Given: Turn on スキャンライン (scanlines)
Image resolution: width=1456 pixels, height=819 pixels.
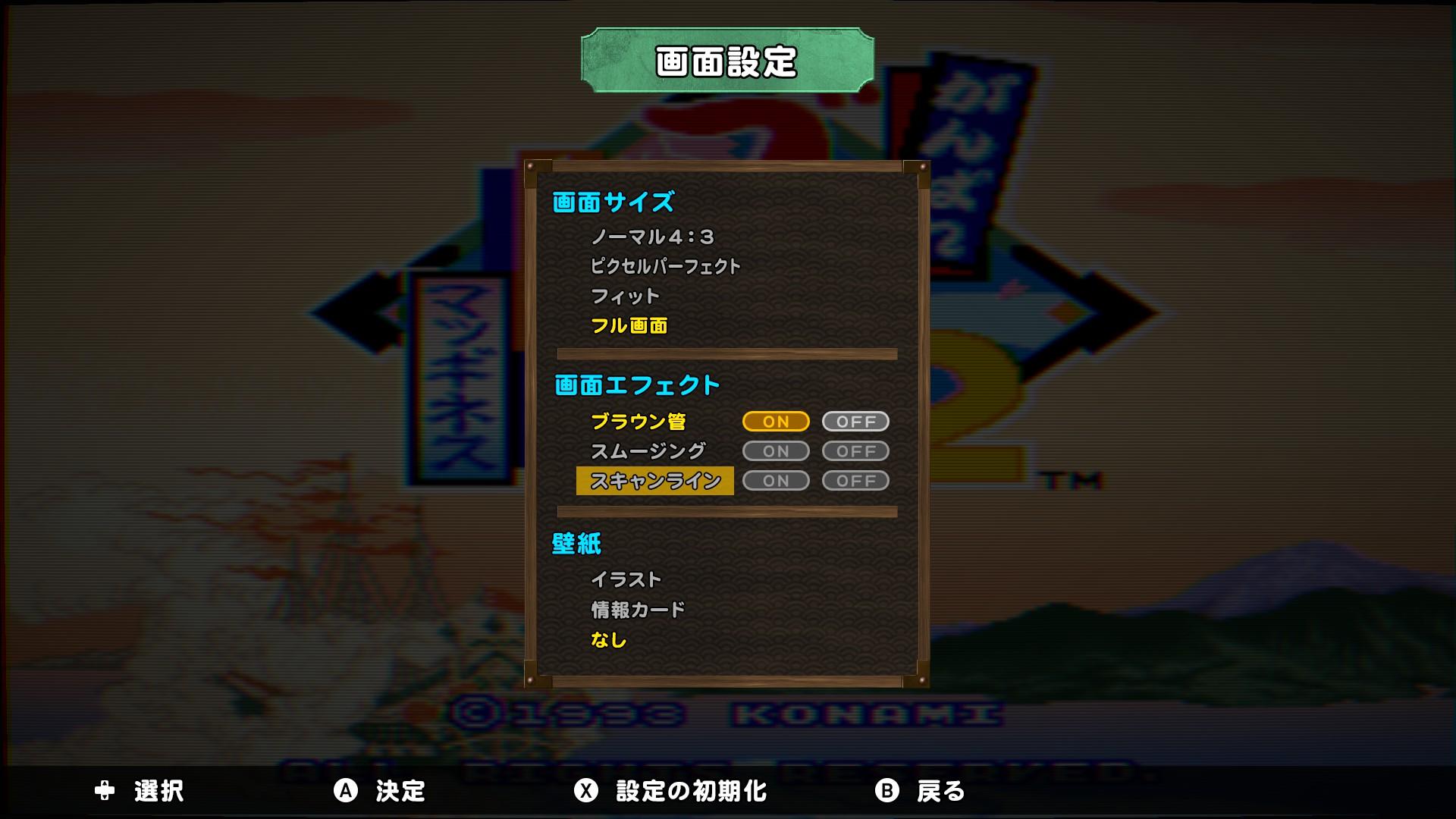Looking at the screenshot, I should pyautogui.click(x=775, y=480).
